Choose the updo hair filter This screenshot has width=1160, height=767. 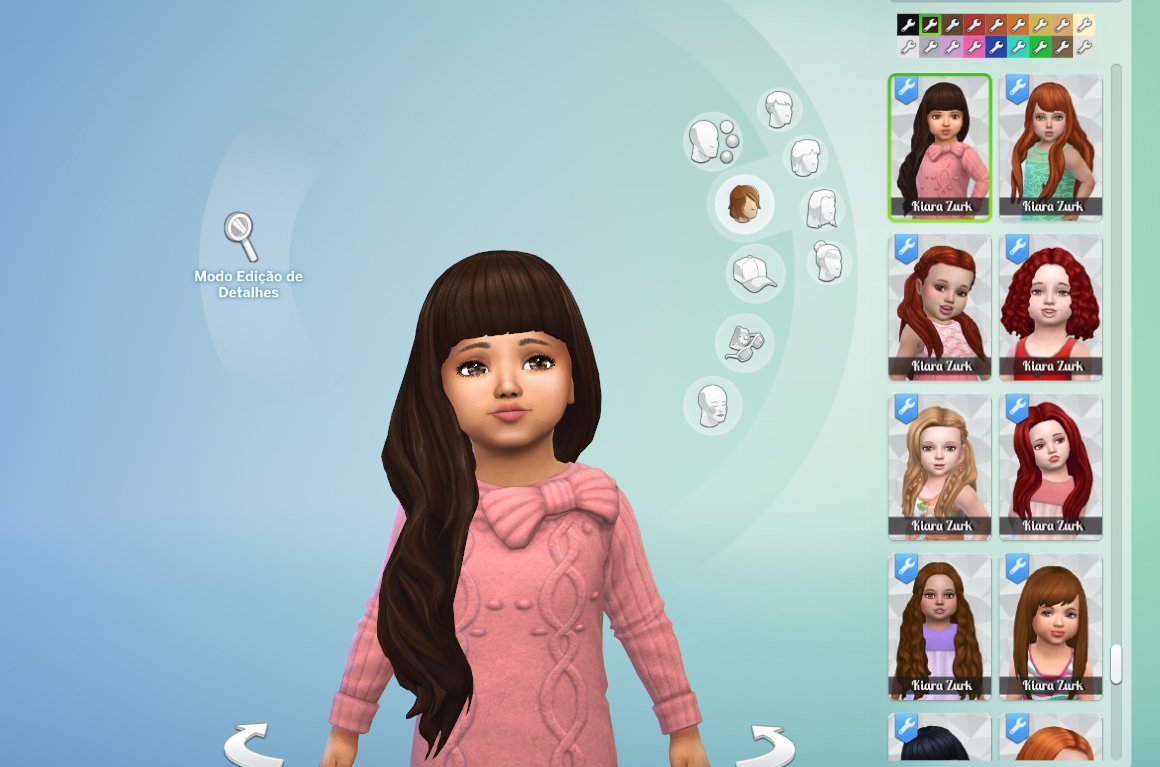(829, 262)
